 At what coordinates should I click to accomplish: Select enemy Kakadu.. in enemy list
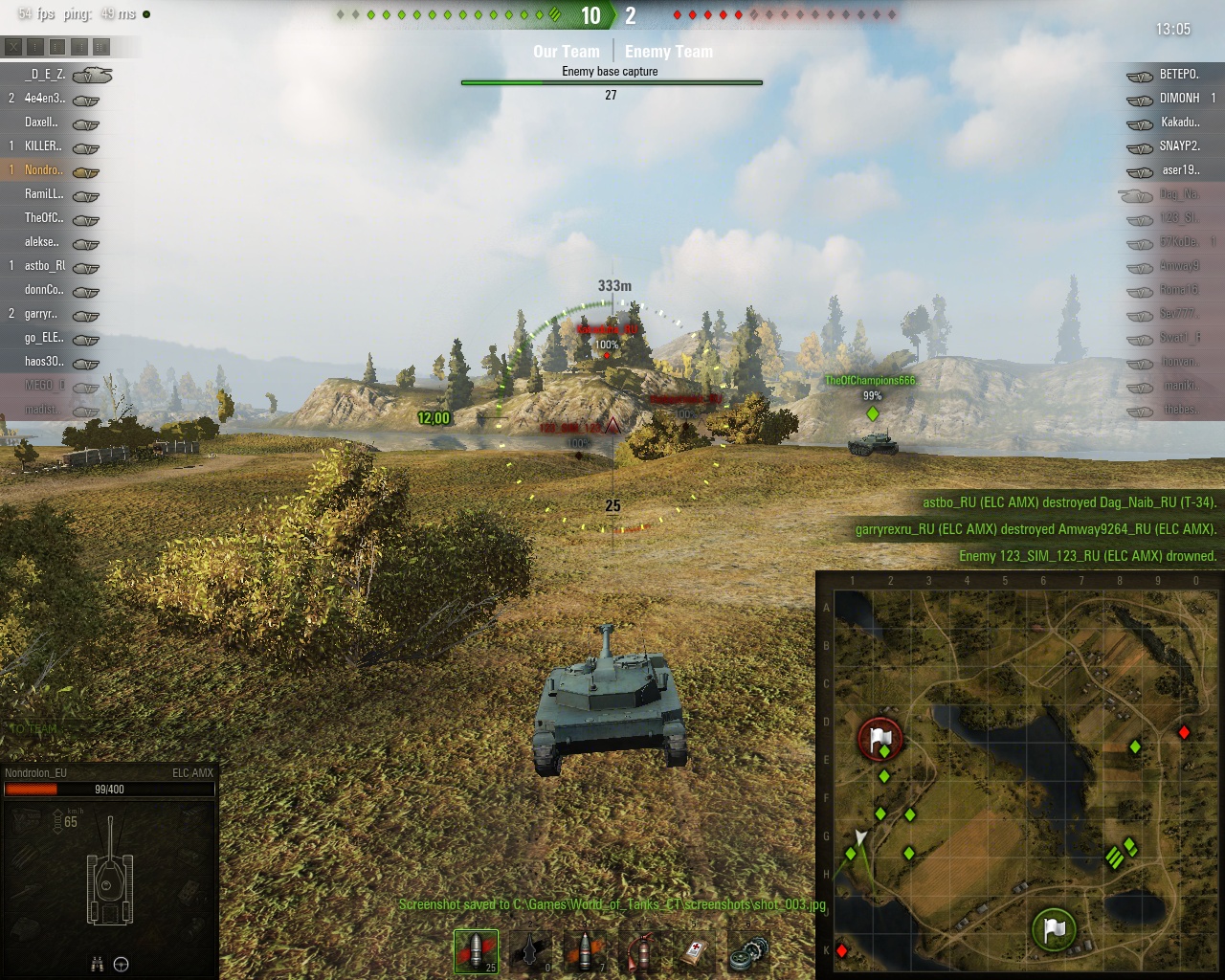1179,122
